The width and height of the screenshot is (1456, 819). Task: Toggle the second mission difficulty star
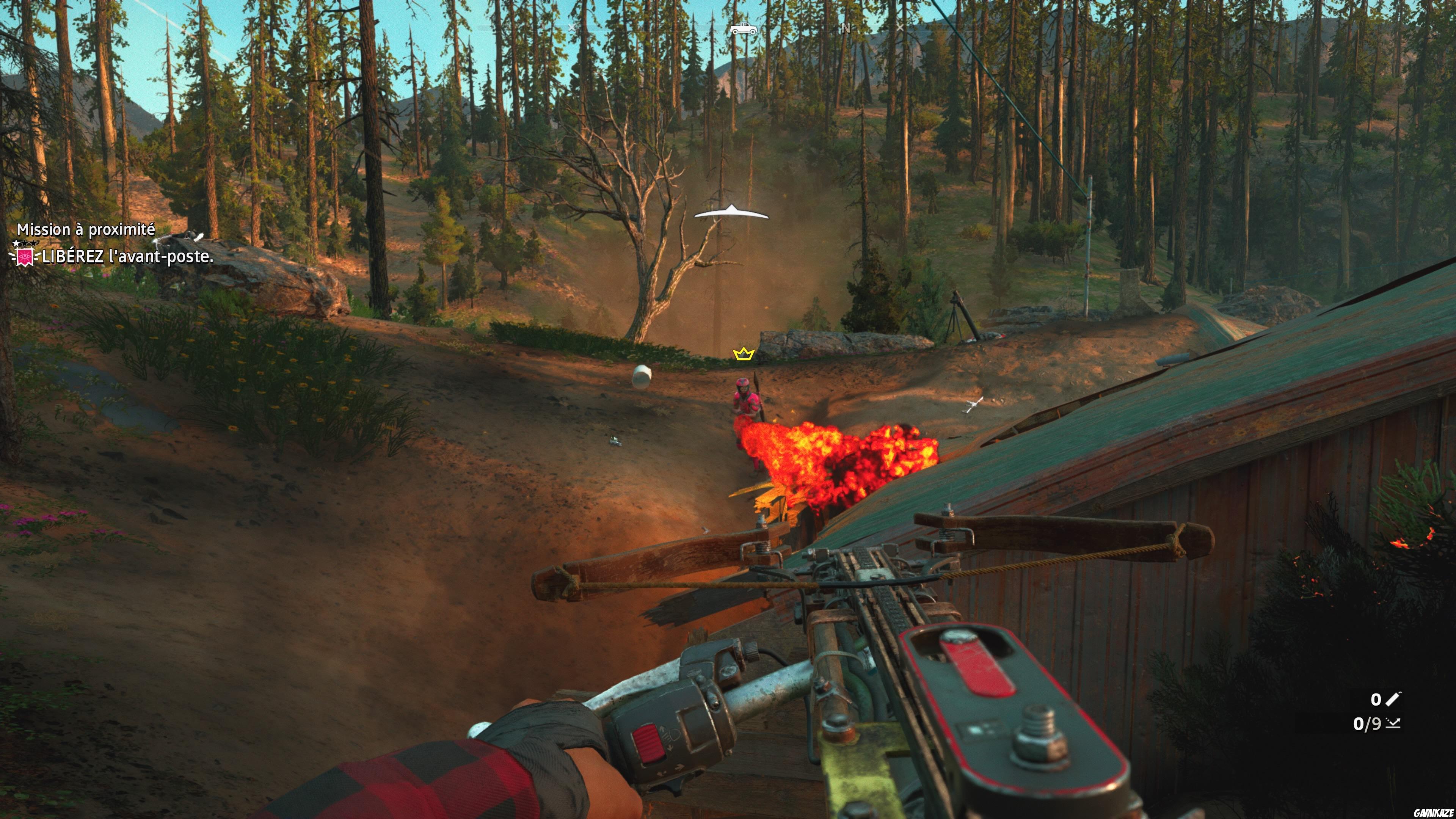click(x=24, y=243)
